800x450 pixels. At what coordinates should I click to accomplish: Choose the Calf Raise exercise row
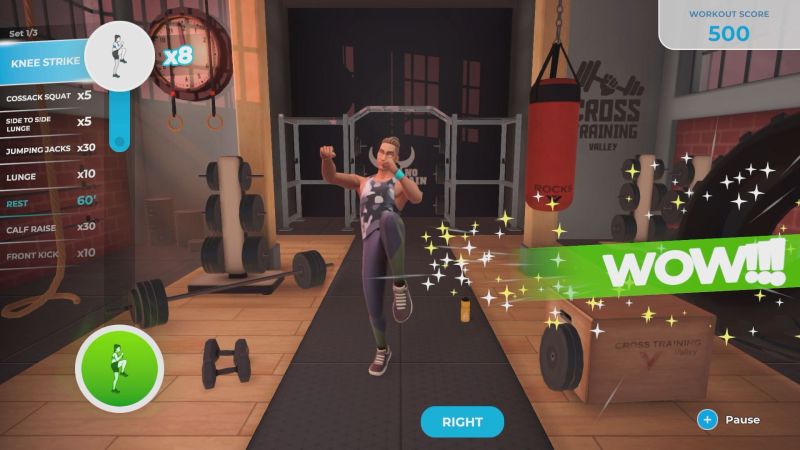[50, 226]
